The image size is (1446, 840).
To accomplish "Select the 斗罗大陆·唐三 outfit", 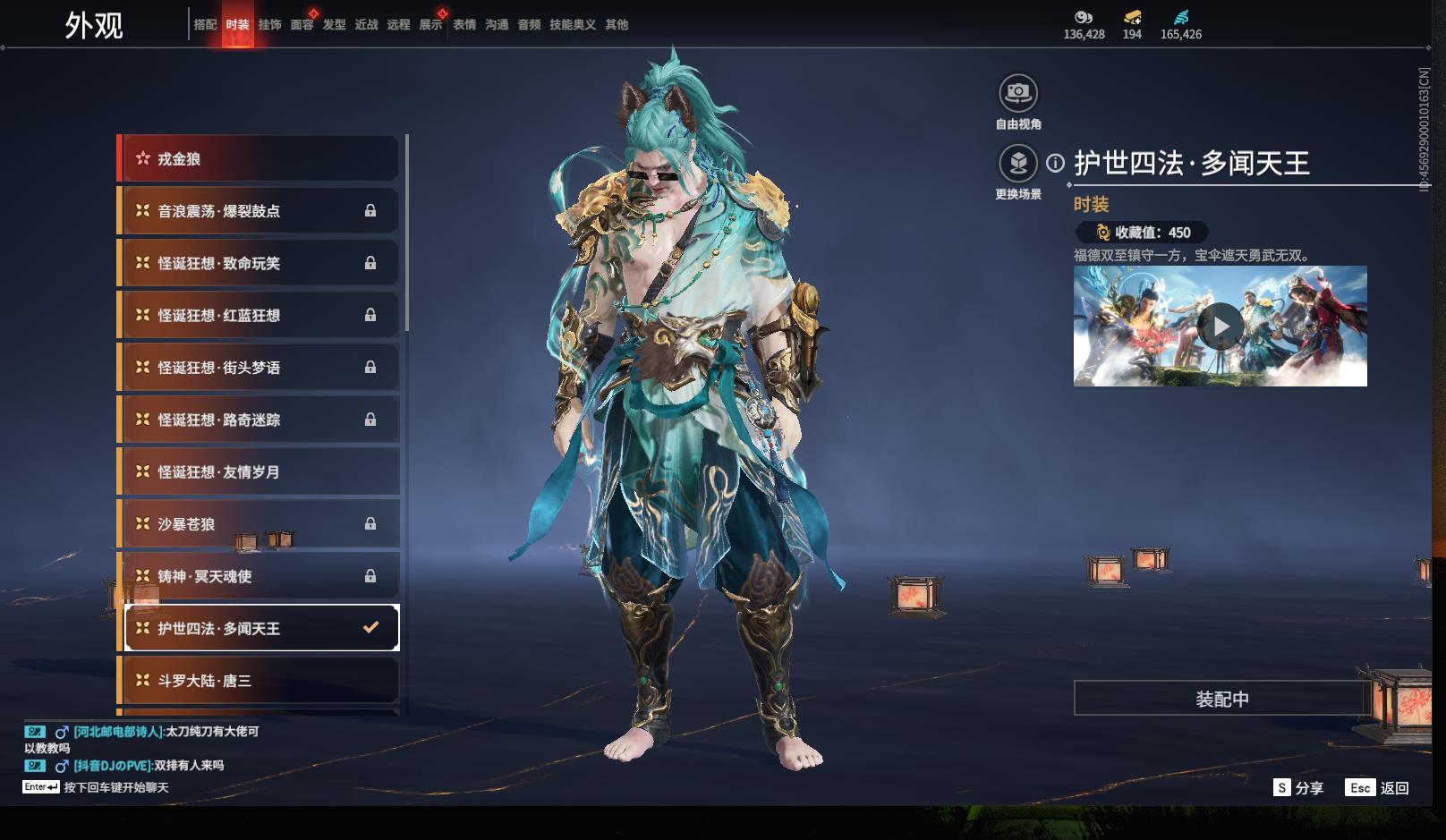I will pyautogui.click(x=259, y=681).
